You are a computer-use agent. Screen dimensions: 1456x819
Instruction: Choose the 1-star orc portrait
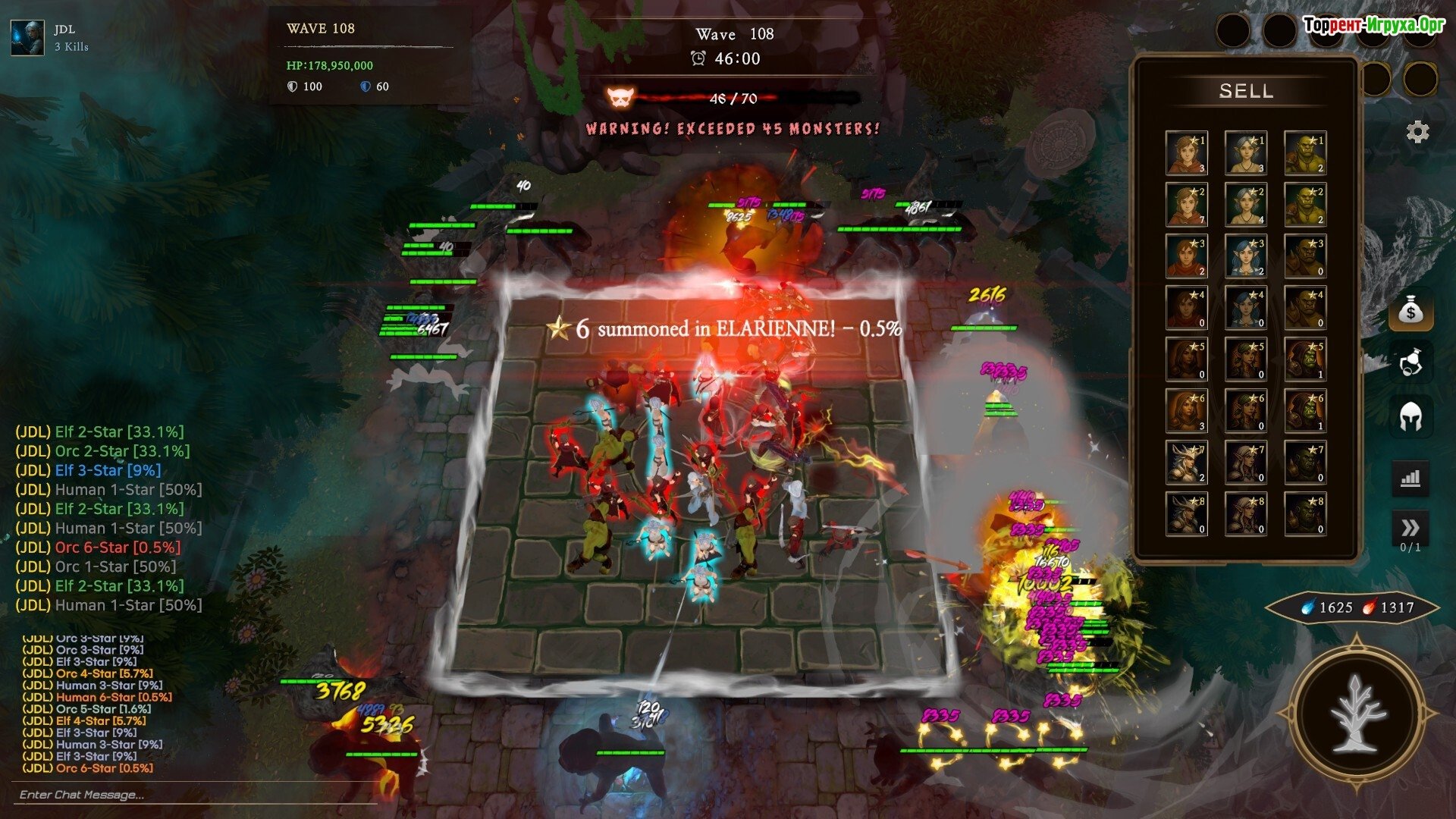(x=1304, y=153)
